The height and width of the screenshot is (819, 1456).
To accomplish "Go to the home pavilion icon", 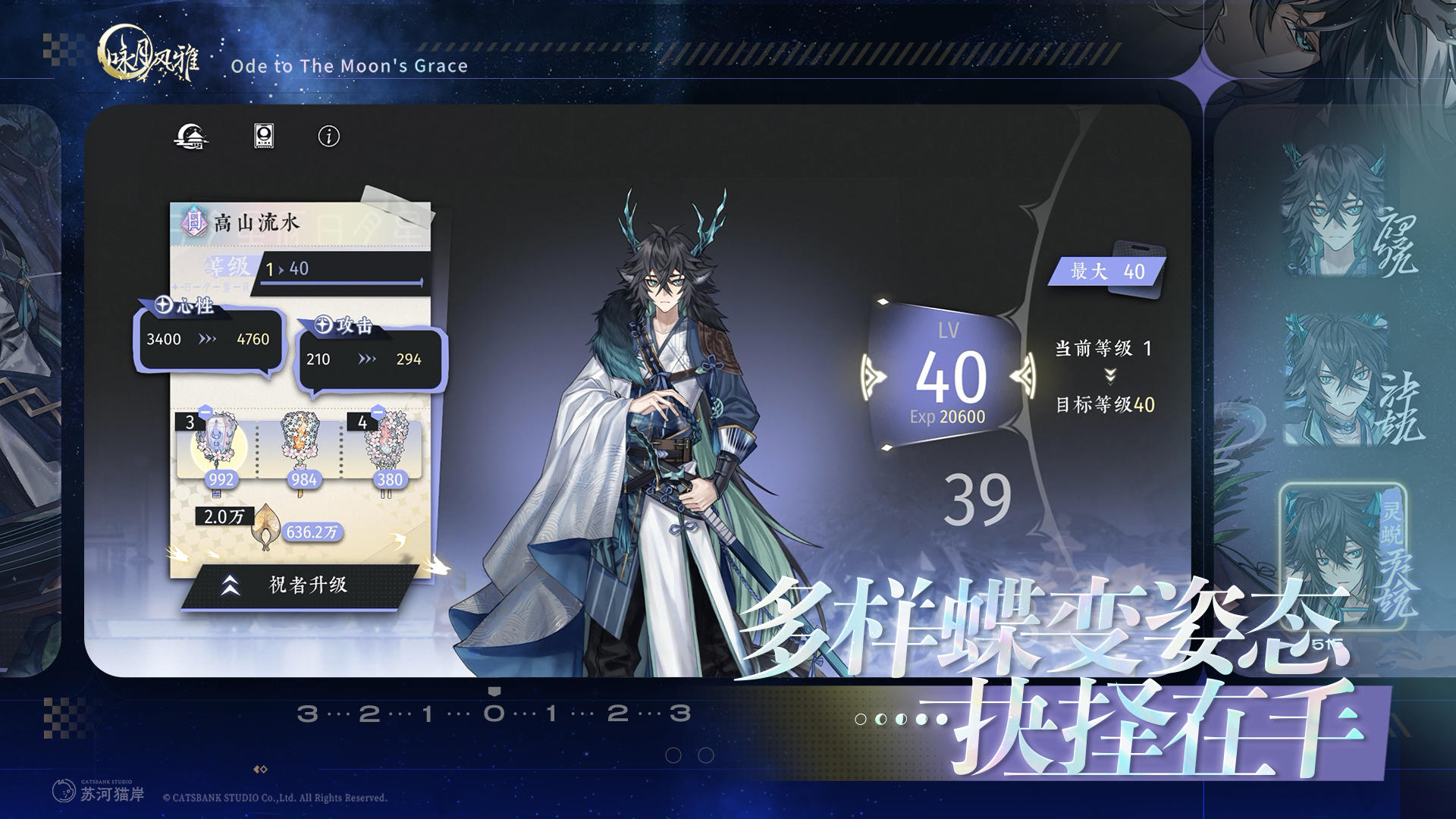I will [x=191, y=136].
